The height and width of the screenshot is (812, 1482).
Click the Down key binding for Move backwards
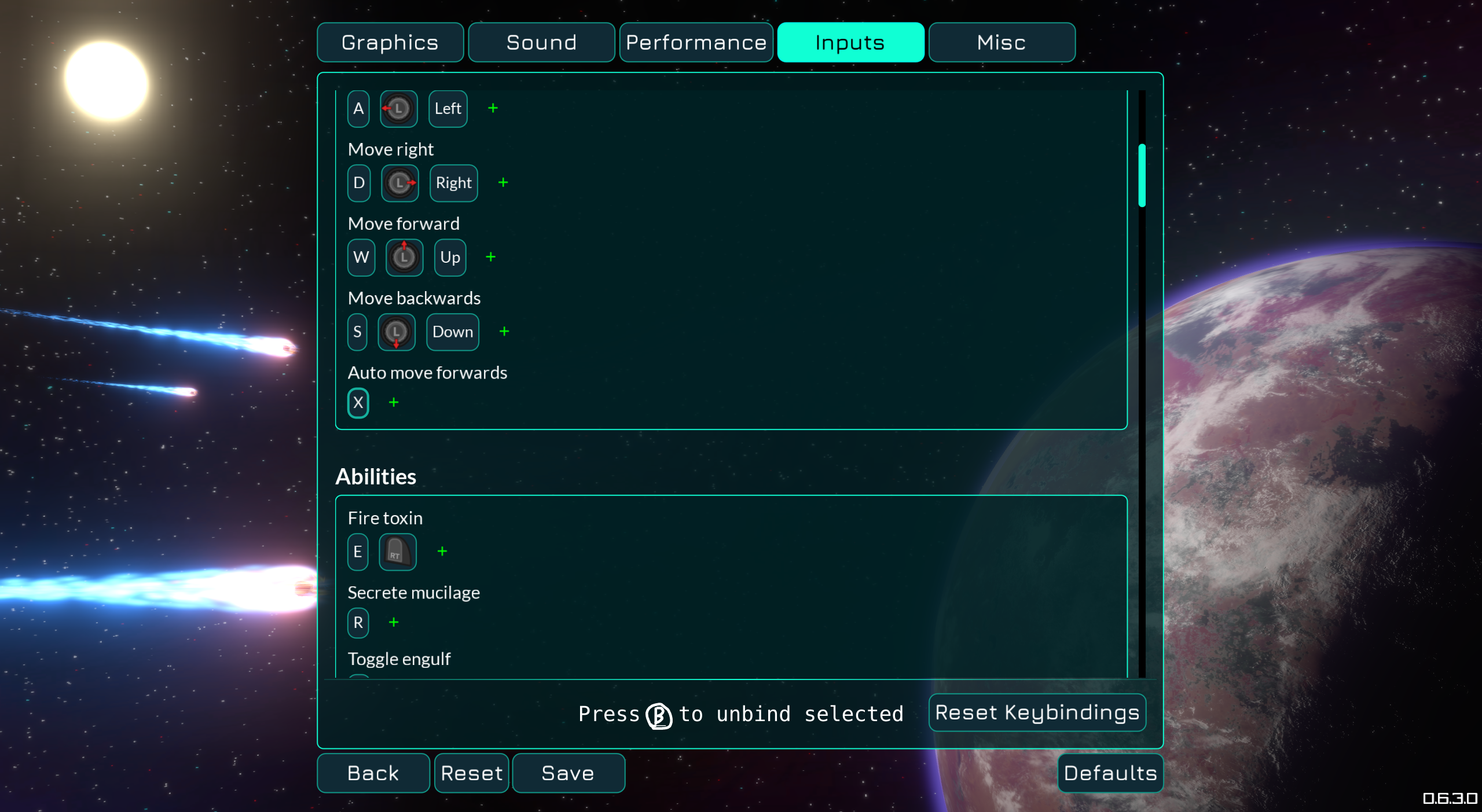pyautogui.click(x=452, y=332)
